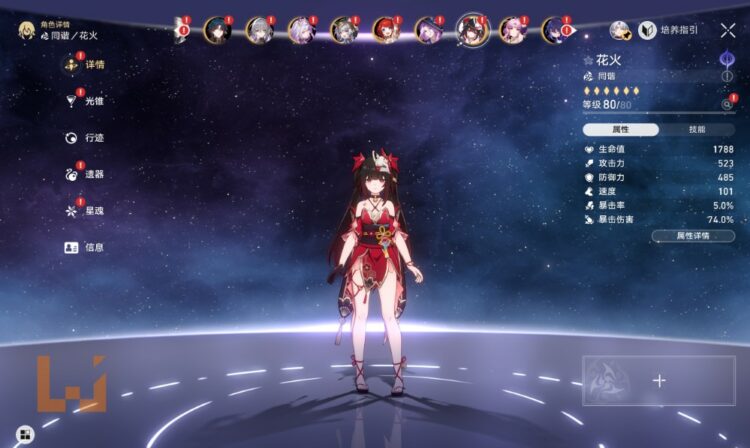Click the purple element icon by 花火
This screenshot has height=448, width=750.
tap(727, 59)
